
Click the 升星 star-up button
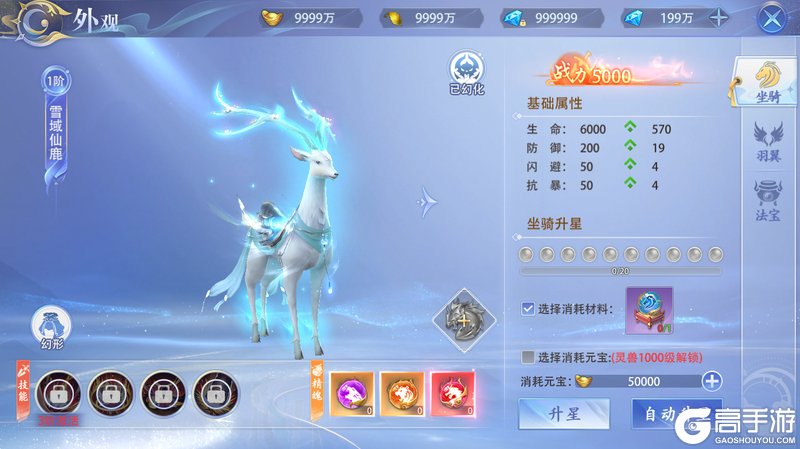point(564,414)
